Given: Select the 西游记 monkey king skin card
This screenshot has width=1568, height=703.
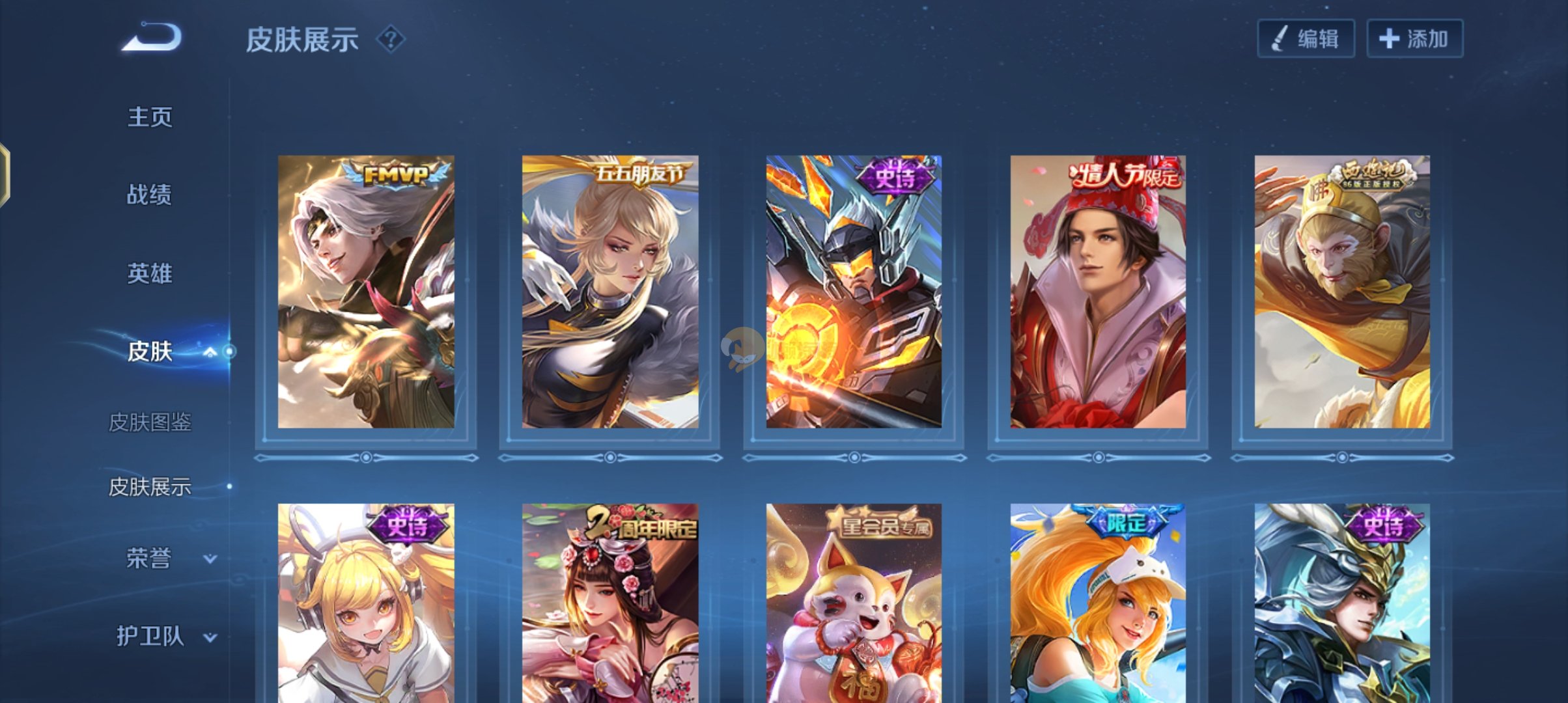Looking at the screenshot, I should (1342, 292).
